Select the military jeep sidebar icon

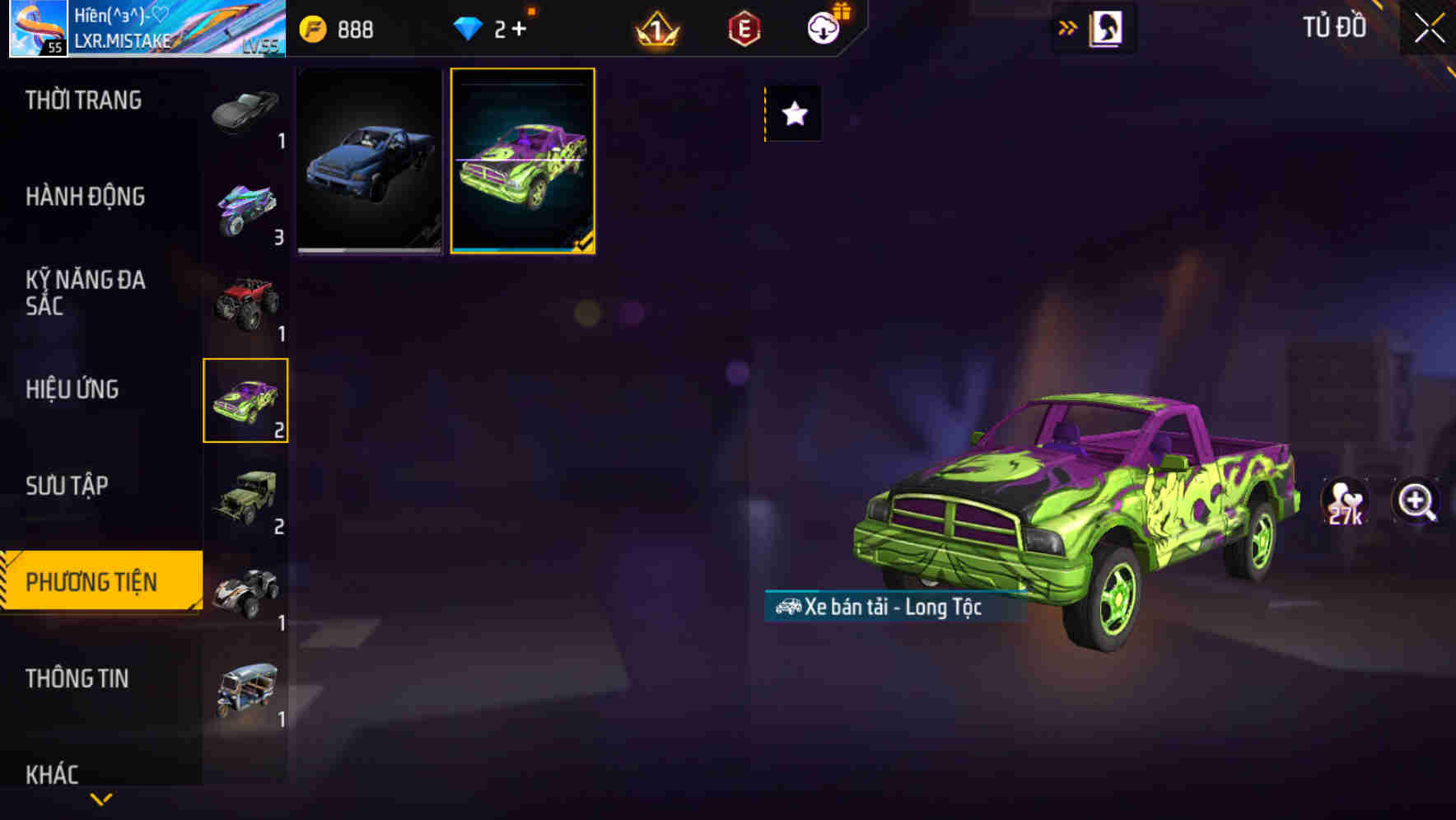click(245, 496)
